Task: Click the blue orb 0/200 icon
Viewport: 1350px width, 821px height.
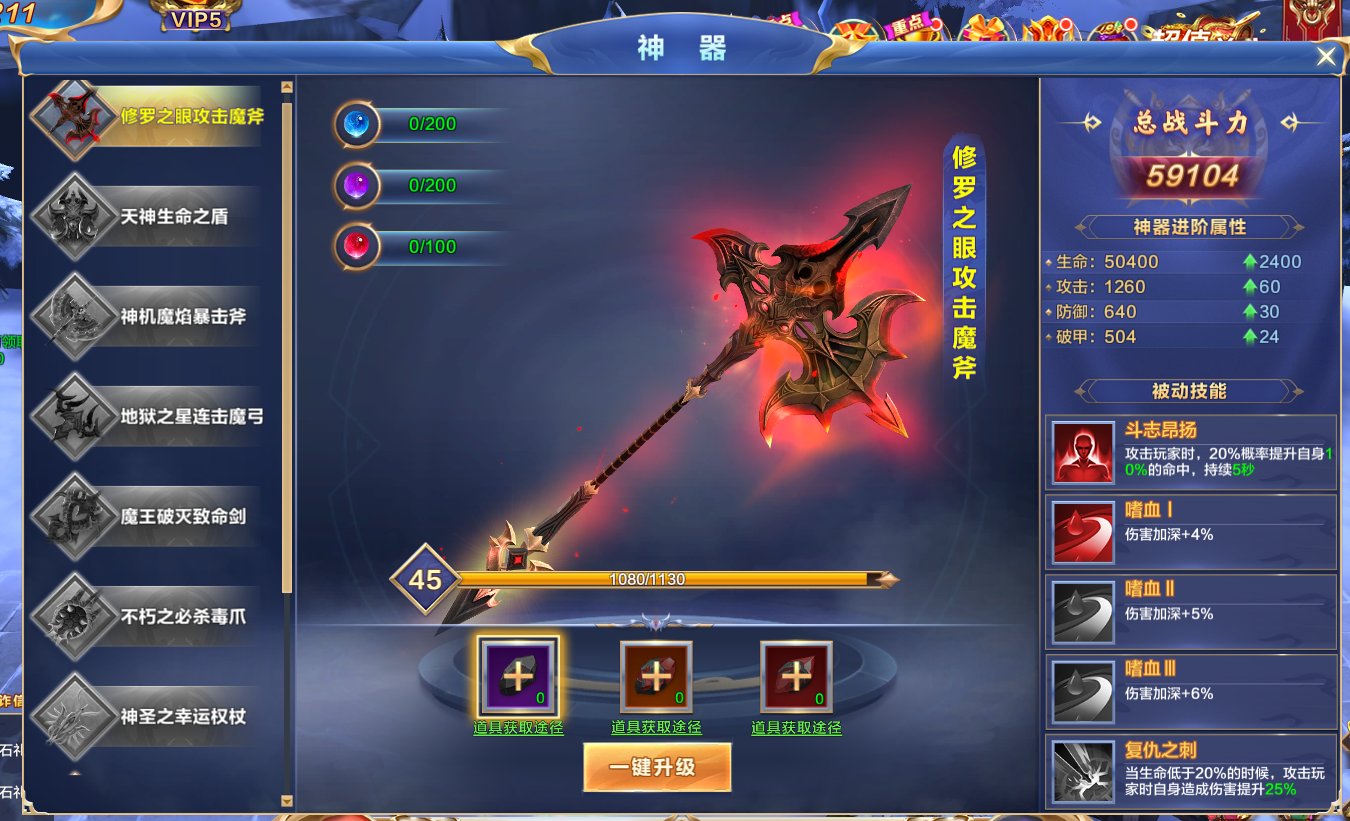Action: [x=357, y=124]
